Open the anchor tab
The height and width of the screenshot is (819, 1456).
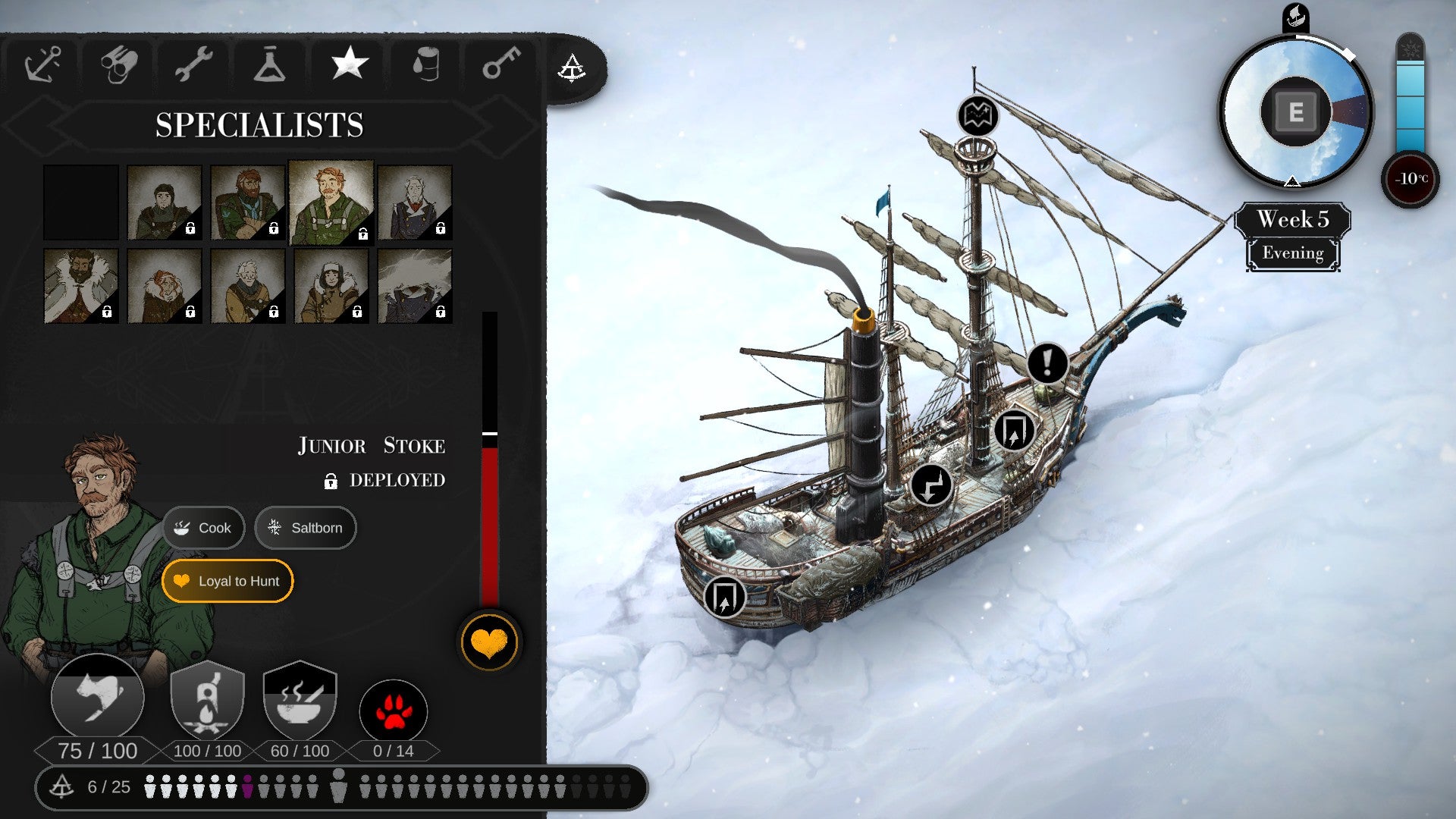point(42,64)
